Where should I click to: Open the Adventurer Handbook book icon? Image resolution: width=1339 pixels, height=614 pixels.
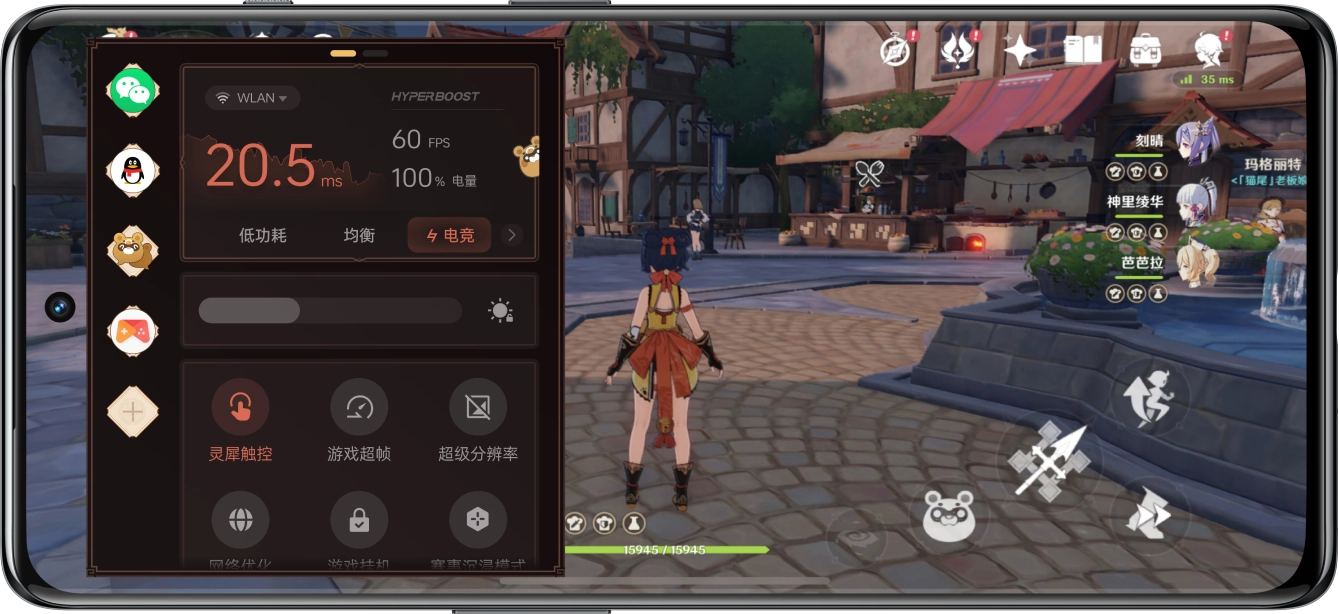(x=1082, y=49)
